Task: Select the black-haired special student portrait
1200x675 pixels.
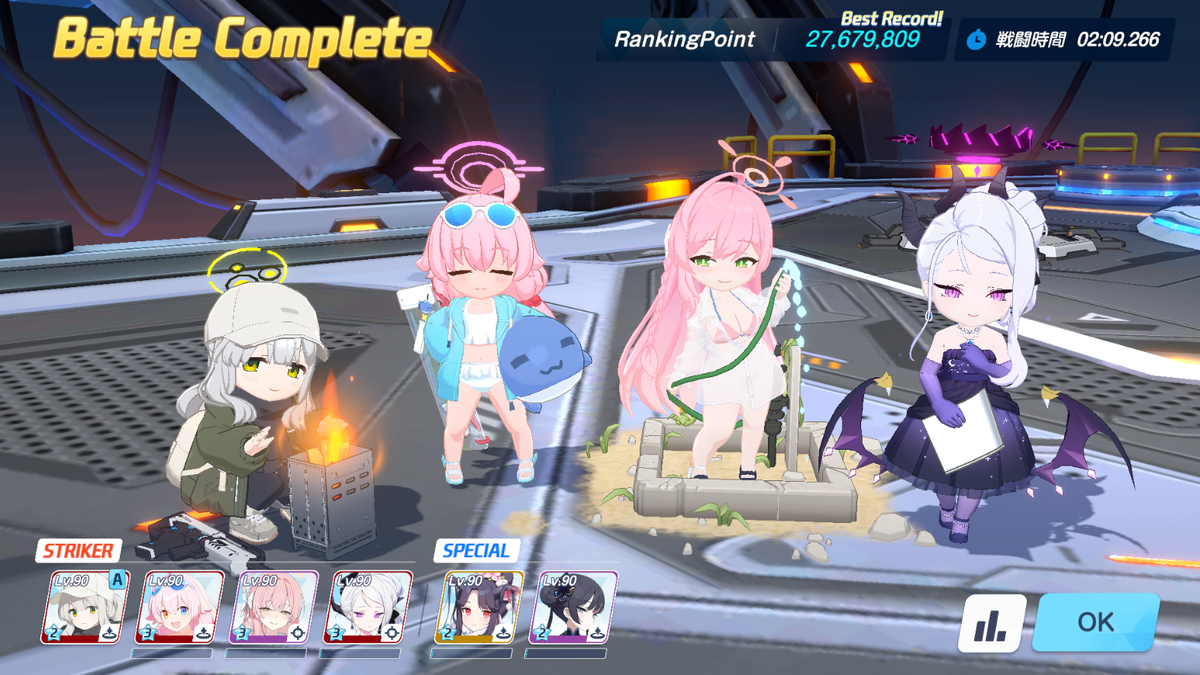Action: coord(573,607)
